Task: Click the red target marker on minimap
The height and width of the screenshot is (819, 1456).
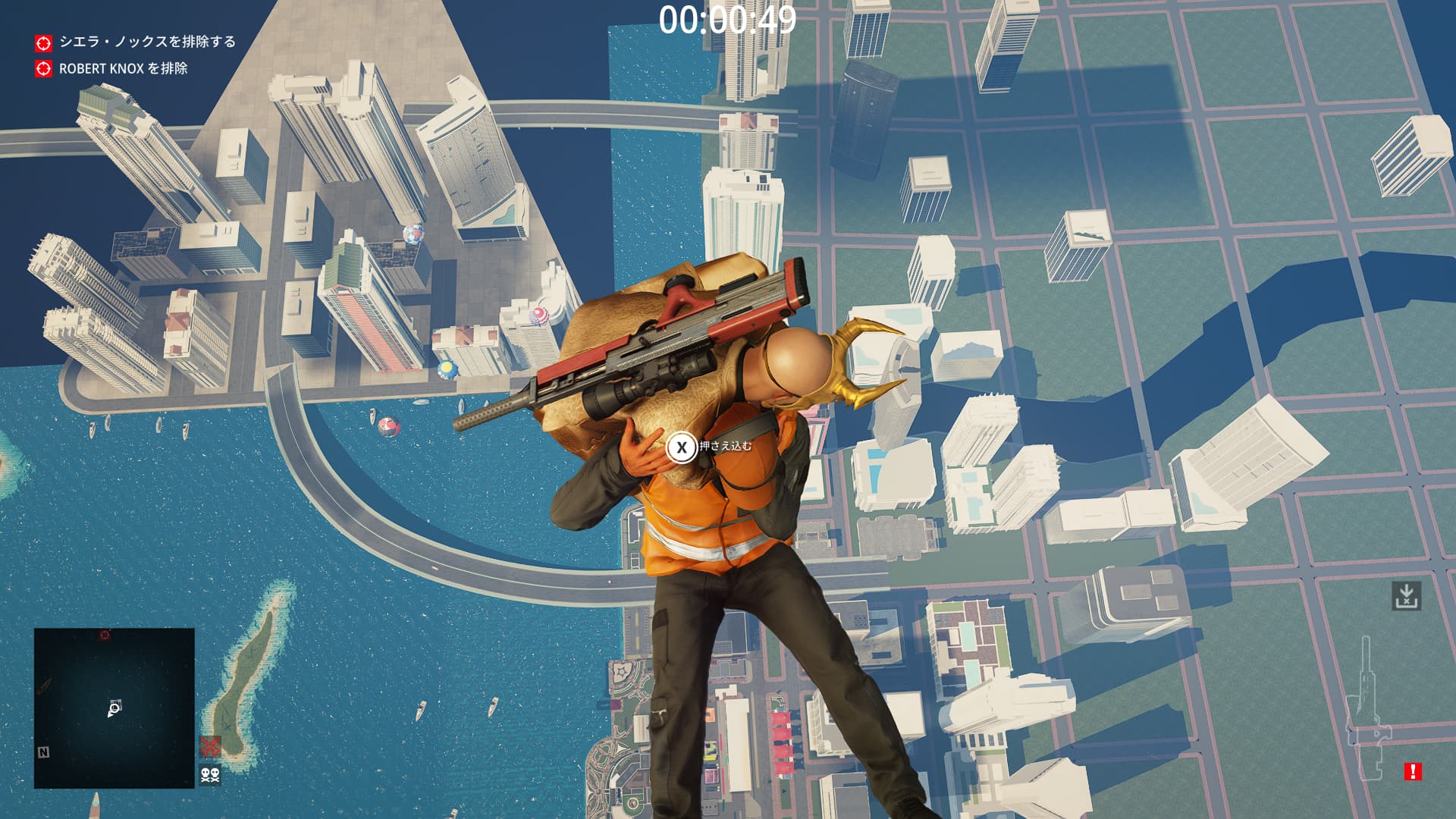Action: [105, 635]
